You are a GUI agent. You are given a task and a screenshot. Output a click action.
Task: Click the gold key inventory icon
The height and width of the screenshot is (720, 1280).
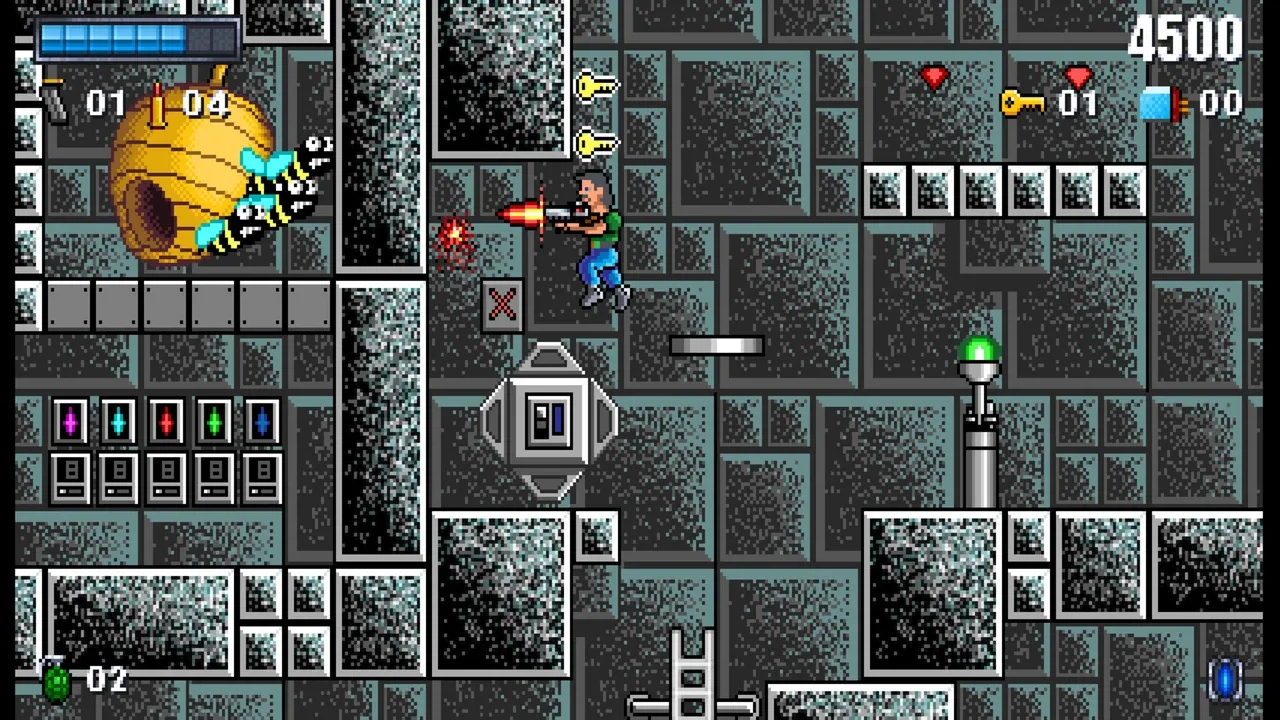(1022, 102)
